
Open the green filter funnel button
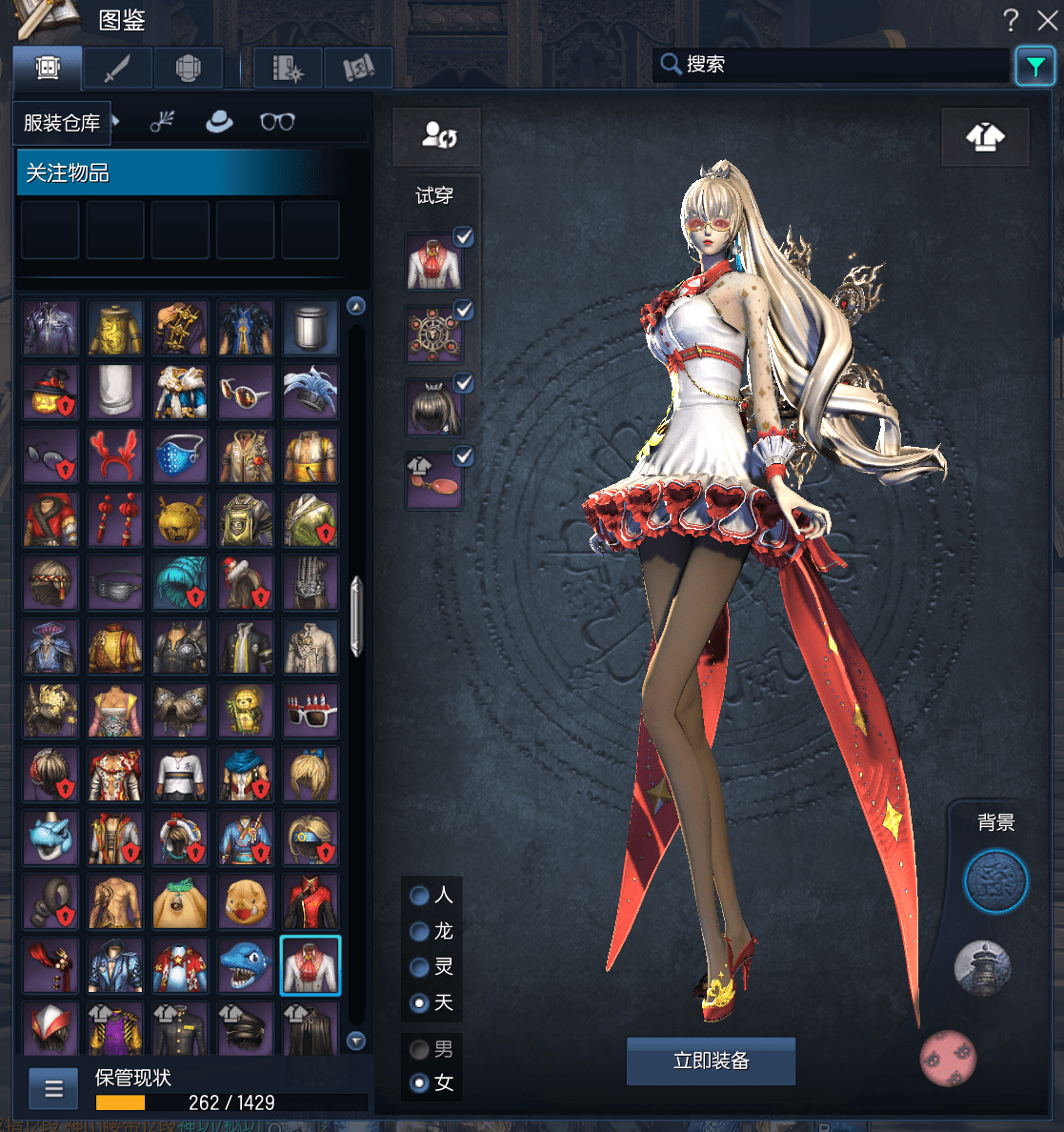(x=1034, y=67)
